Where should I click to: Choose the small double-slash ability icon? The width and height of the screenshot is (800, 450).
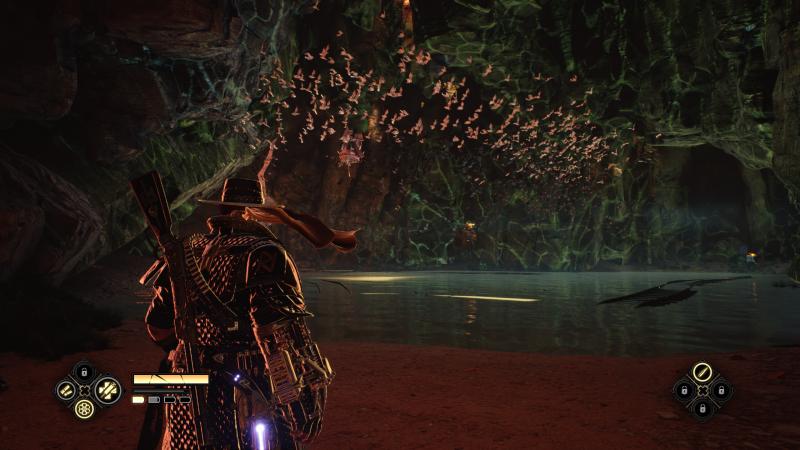65,390
